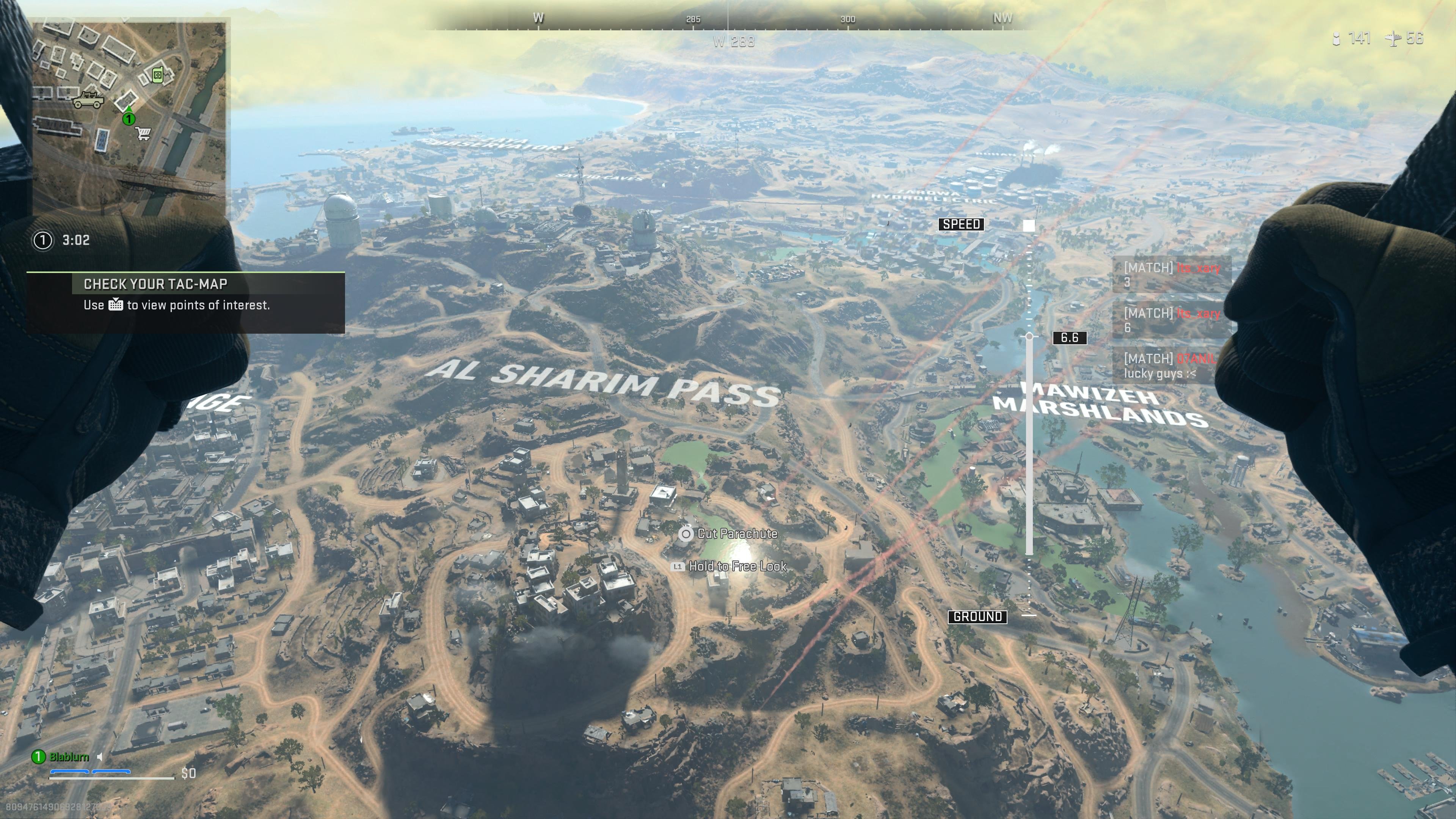Expand the CHECK YOUR TAC-MAP notification
This screenshot has height=819, width=1456.
coord(155,284)
